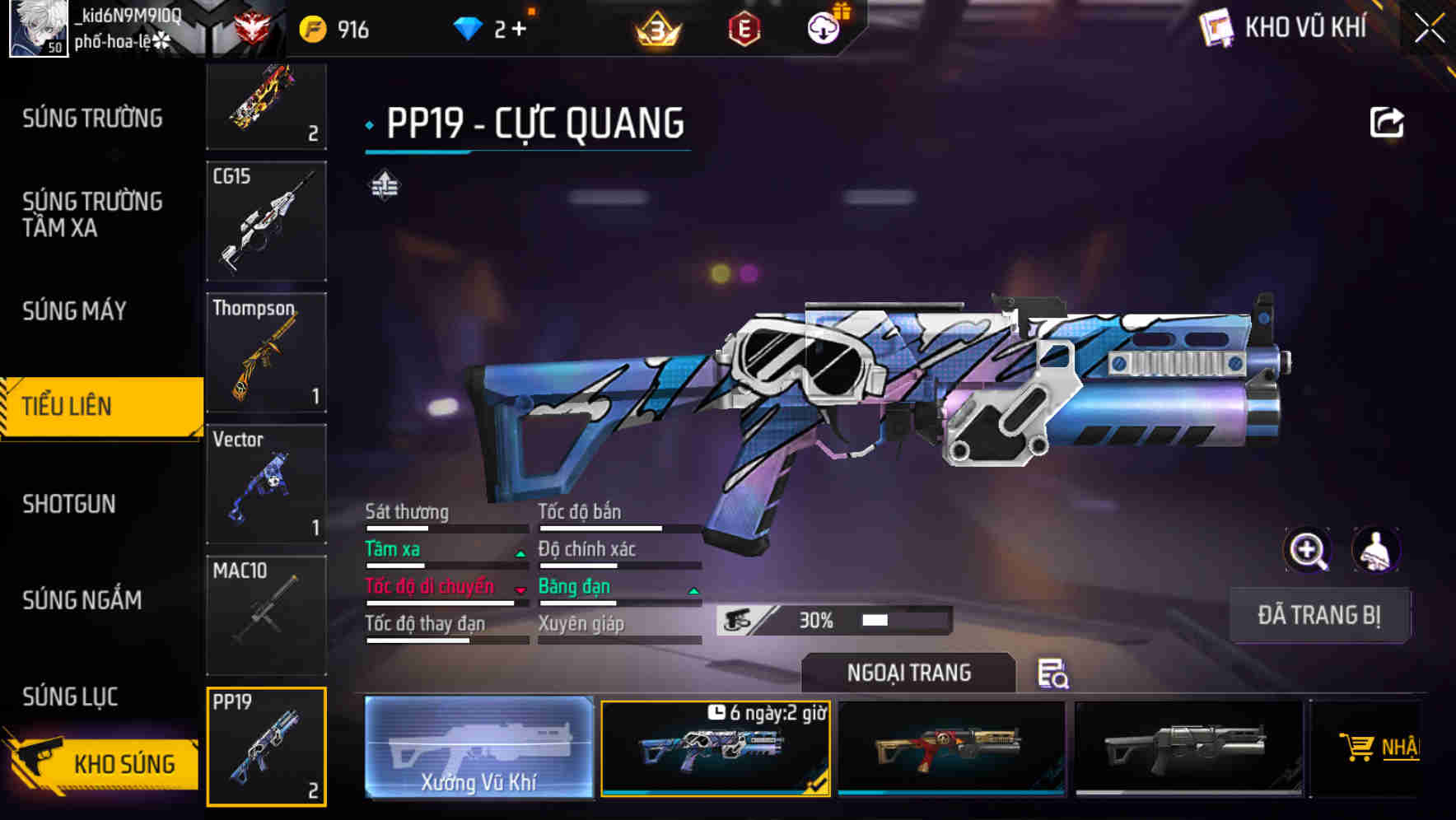The image size is (1456, 820).
Task: Click the diamond currency icon at the top
Action: click(468, 27)
